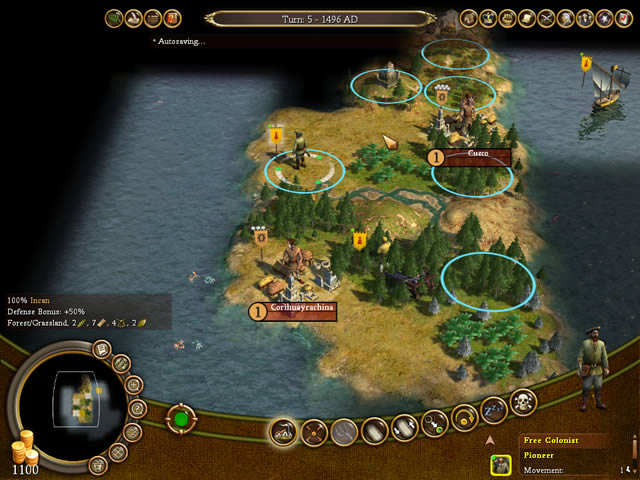Click the green end turn button

click(181, 418)
